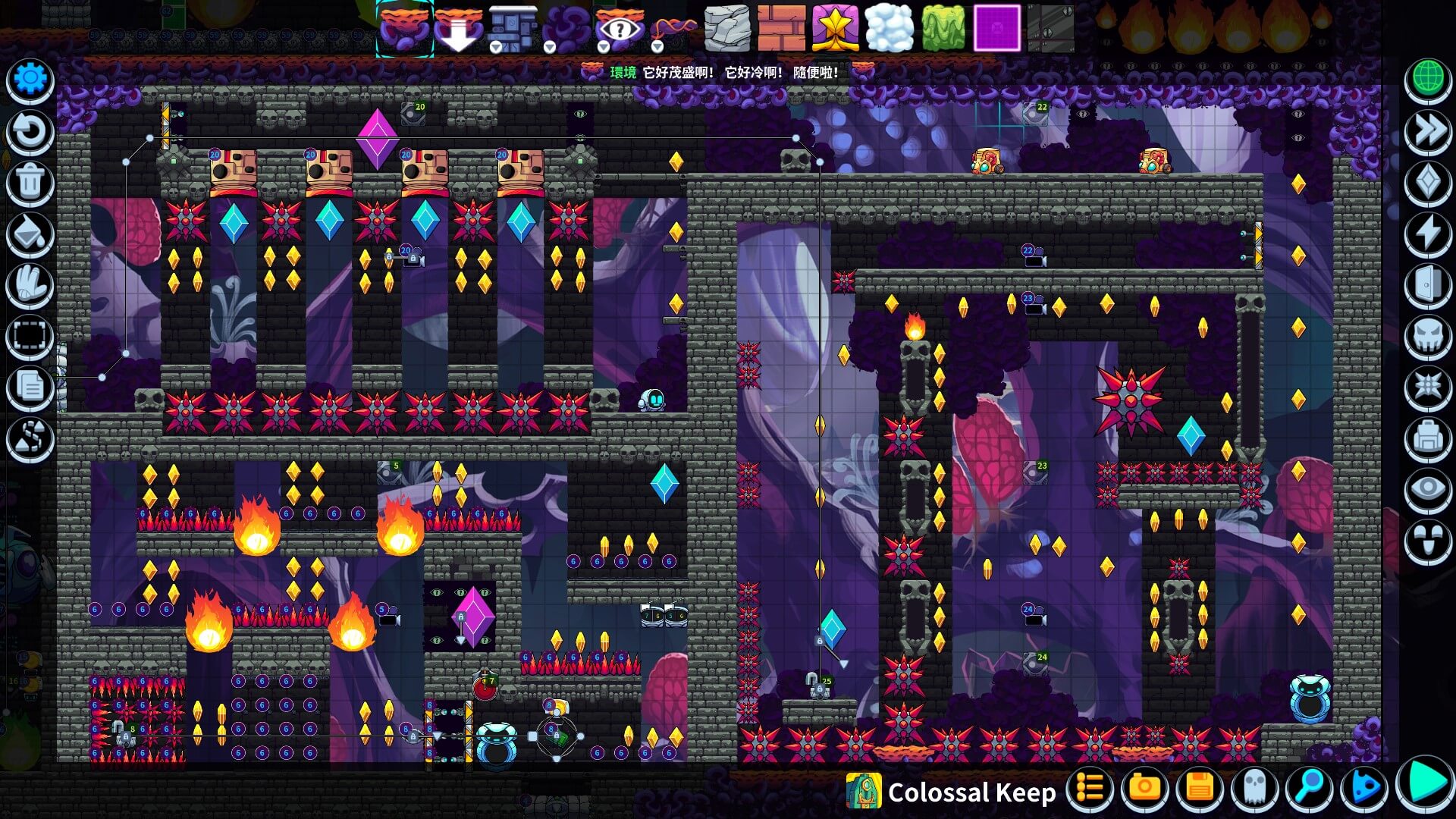Image resolution: width=1456 pixels, height=819 pixels.
Task: Click the Colossal Keep level name
Action: pos(973,792)
